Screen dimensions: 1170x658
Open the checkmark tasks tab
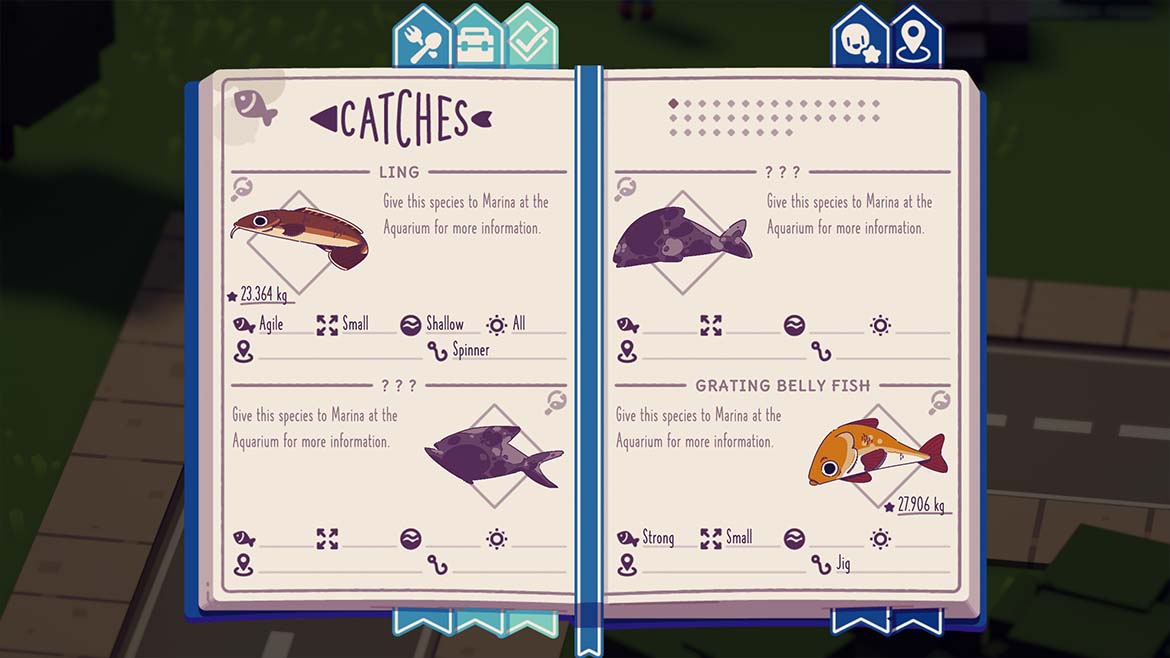pos(530,40)
